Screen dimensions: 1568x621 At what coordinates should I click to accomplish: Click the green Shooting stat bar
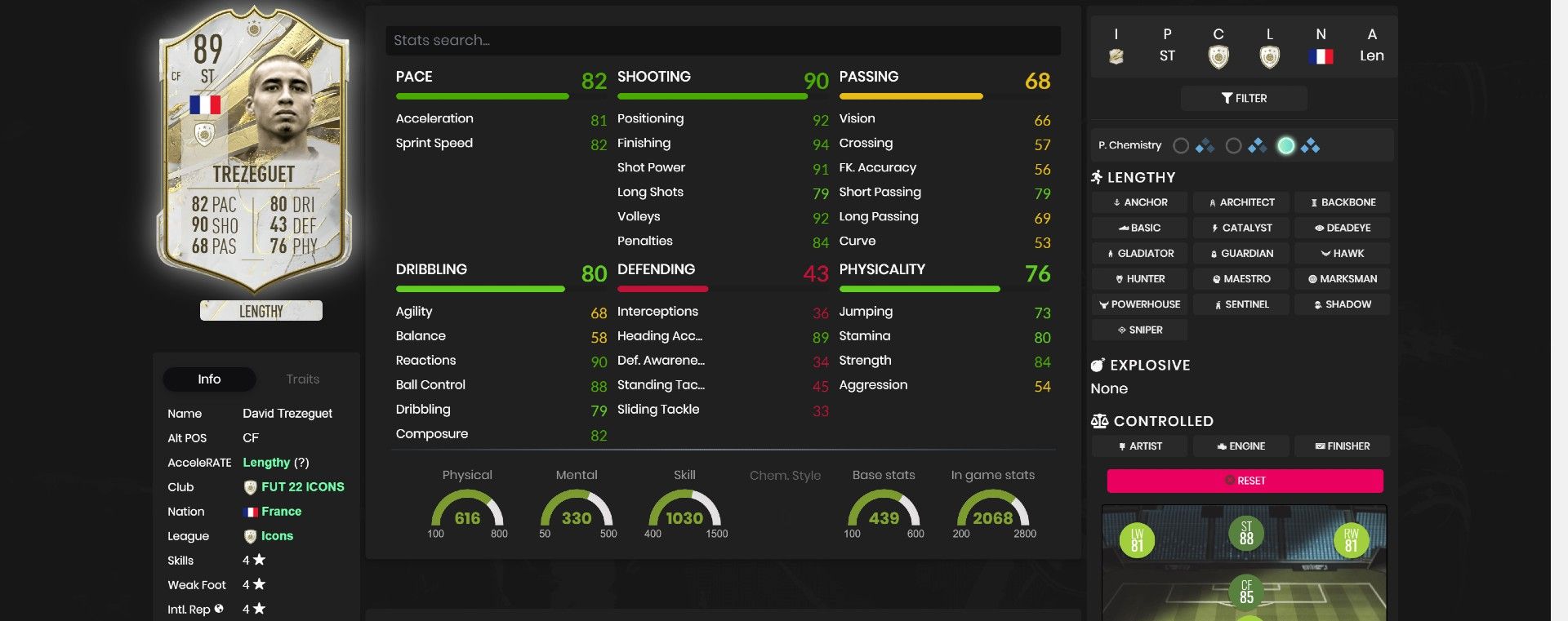[710, 95]
